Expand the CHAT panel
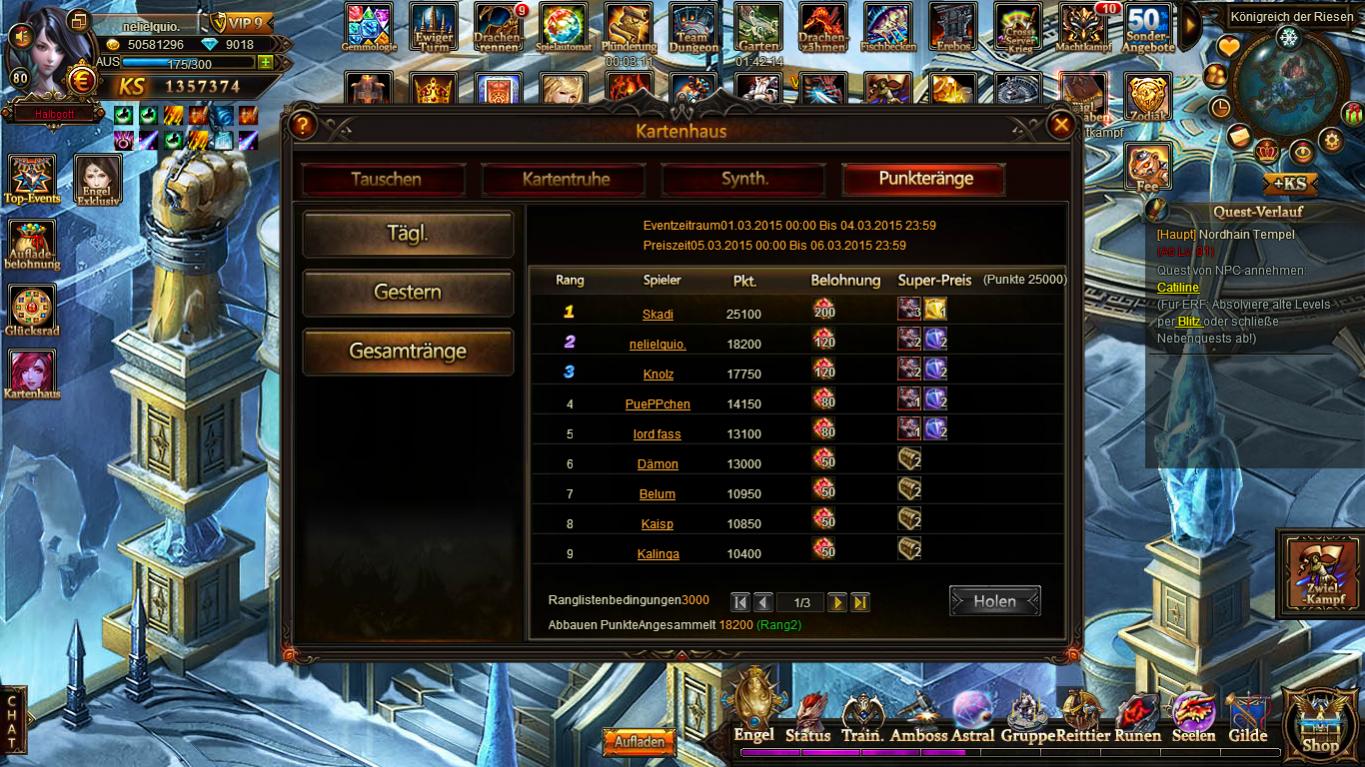1365x767 pixels. click(12, 722)
